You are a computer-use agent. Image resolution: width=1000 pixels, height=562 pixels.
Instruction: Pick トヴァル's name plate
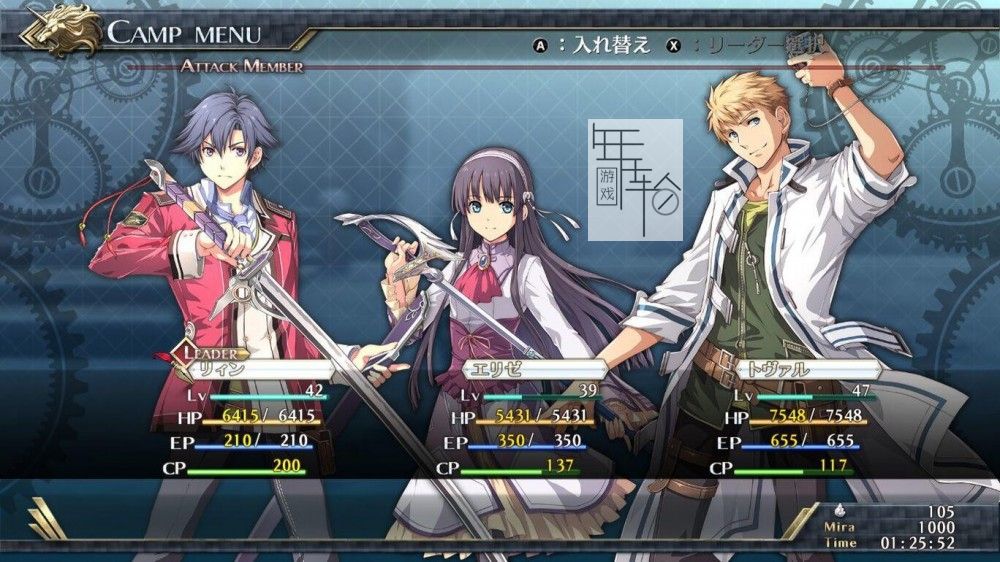(x=806, y=369)
